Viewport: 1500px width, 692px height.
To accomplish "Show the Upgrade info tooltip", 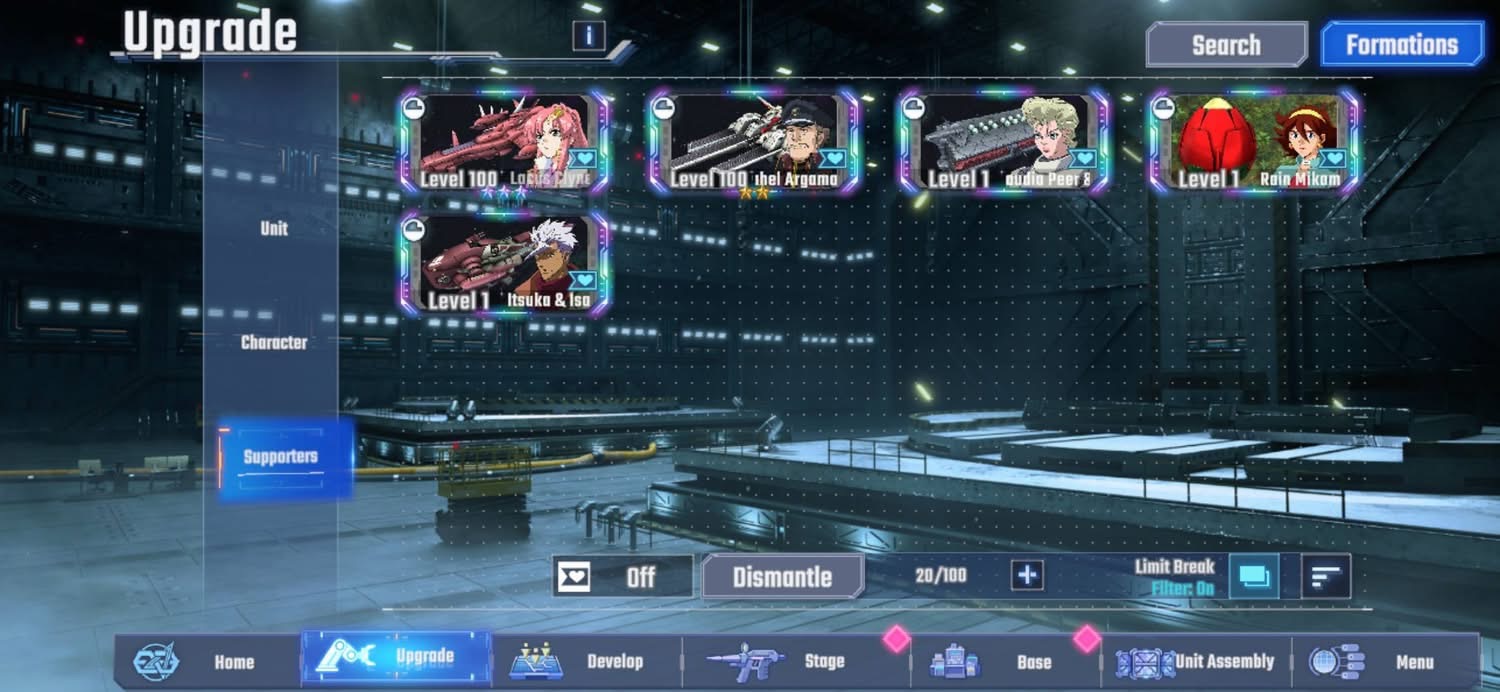I will tap(589, 36).
